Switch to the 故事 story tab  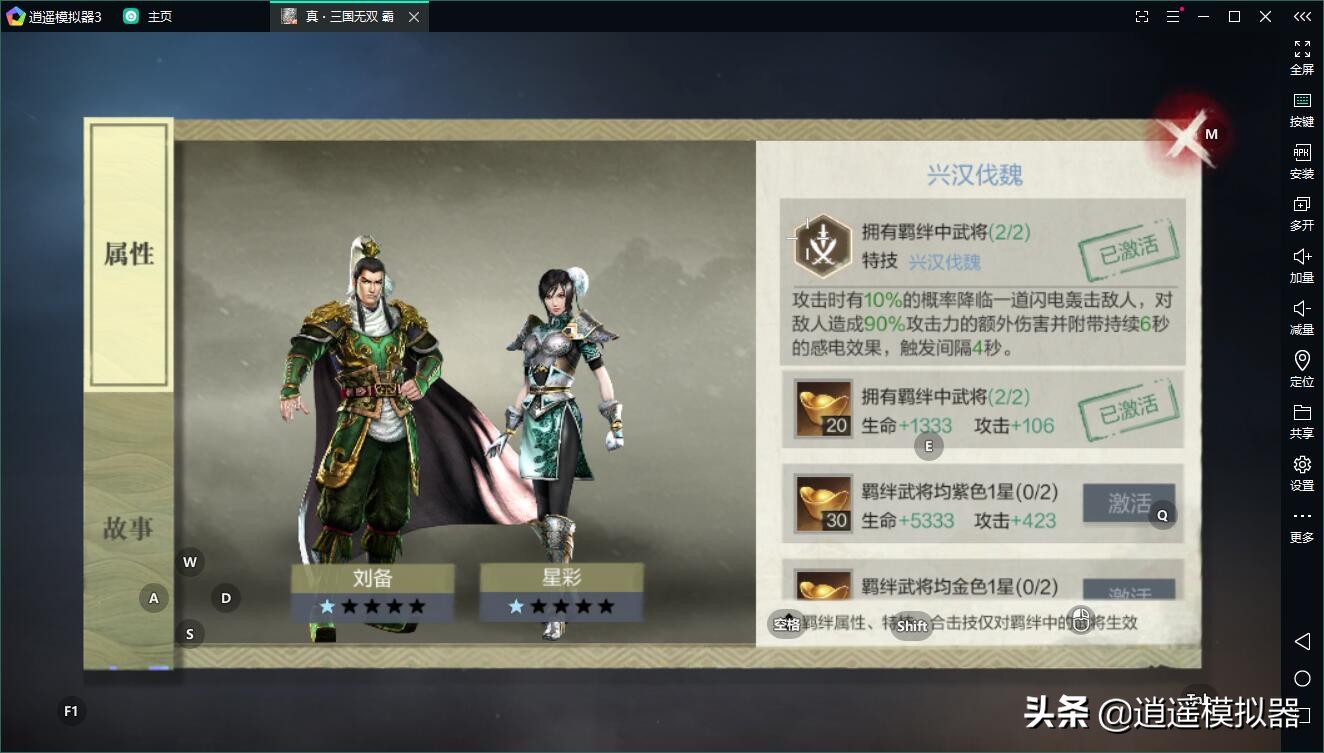[128, 528]
